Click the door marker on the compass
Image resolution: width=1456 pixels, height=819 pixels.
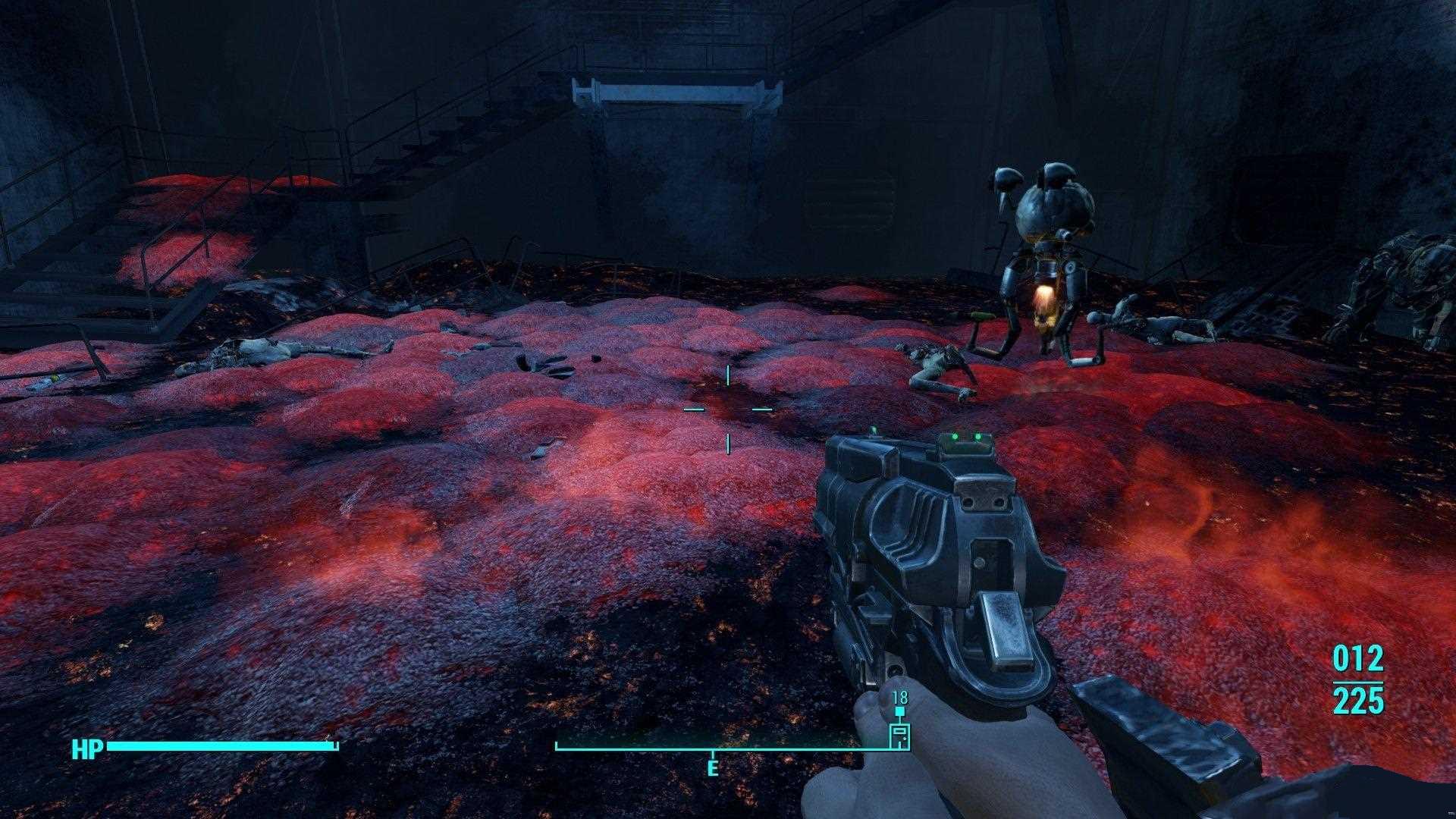click(x=899, y=735)
